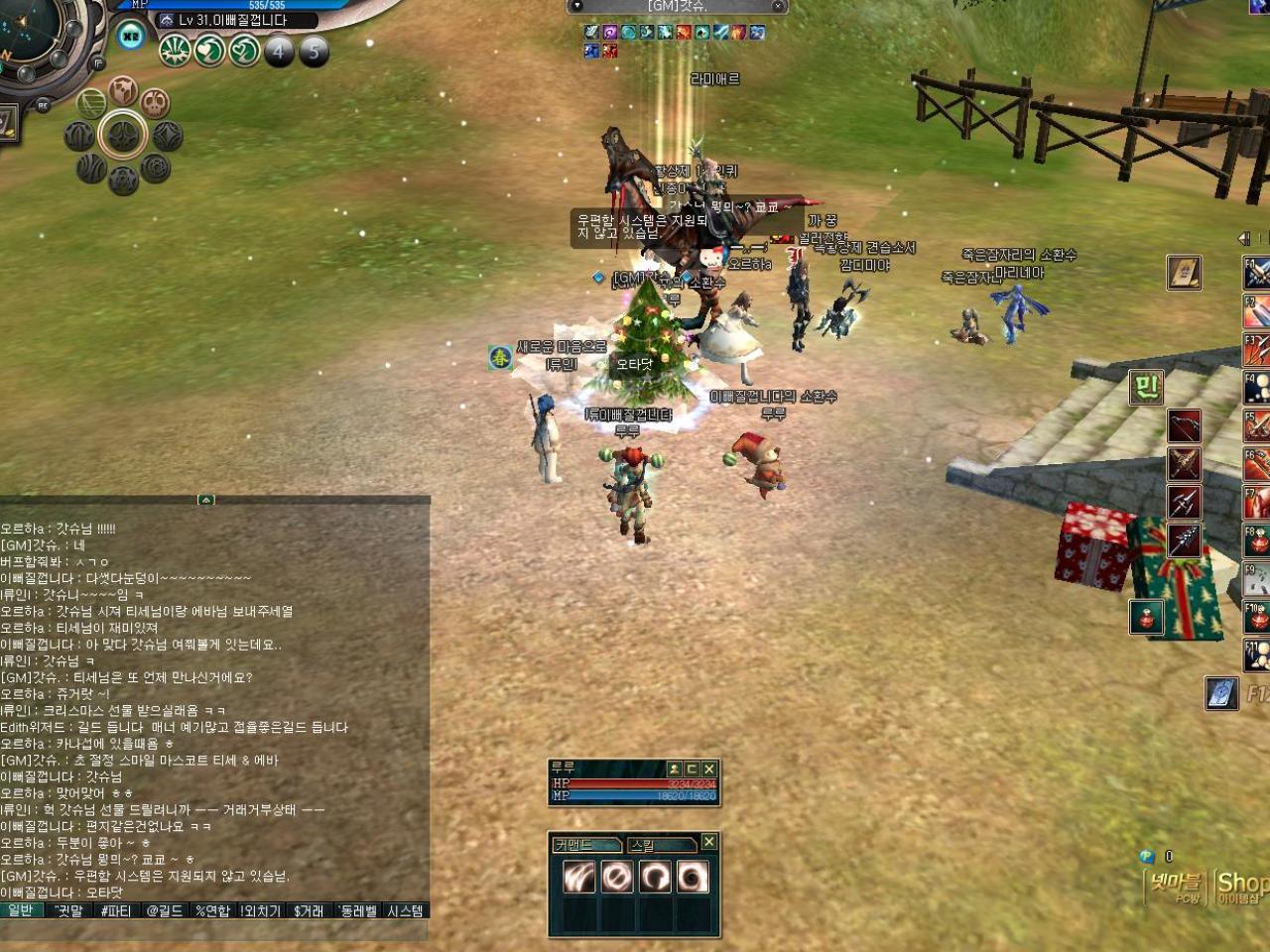Click 루루's red HP bar

point(630,783)
